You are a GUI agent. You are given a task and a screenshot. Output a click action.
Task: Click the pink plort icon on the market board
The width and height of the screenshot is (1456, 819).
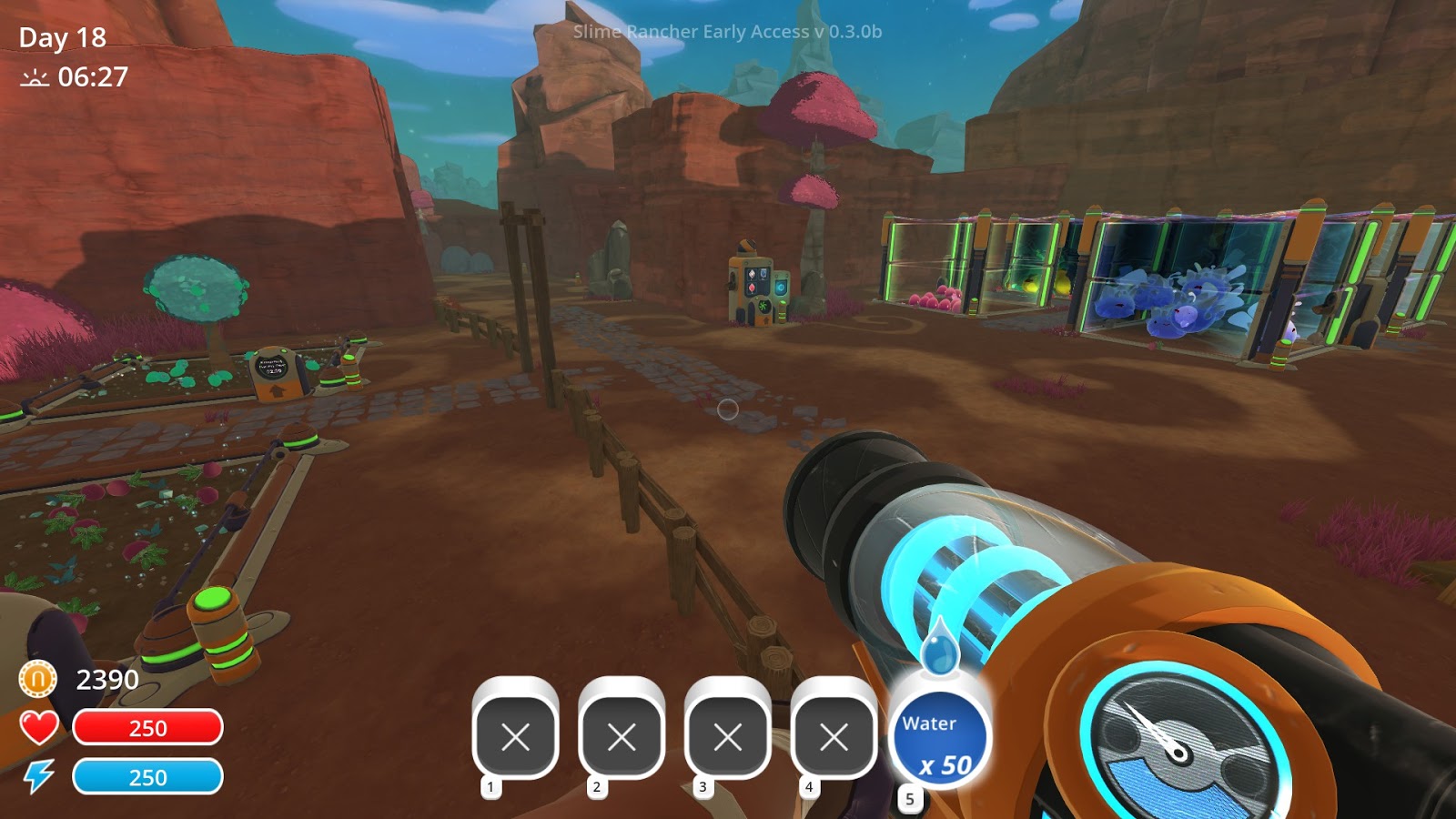coord(752,288)
